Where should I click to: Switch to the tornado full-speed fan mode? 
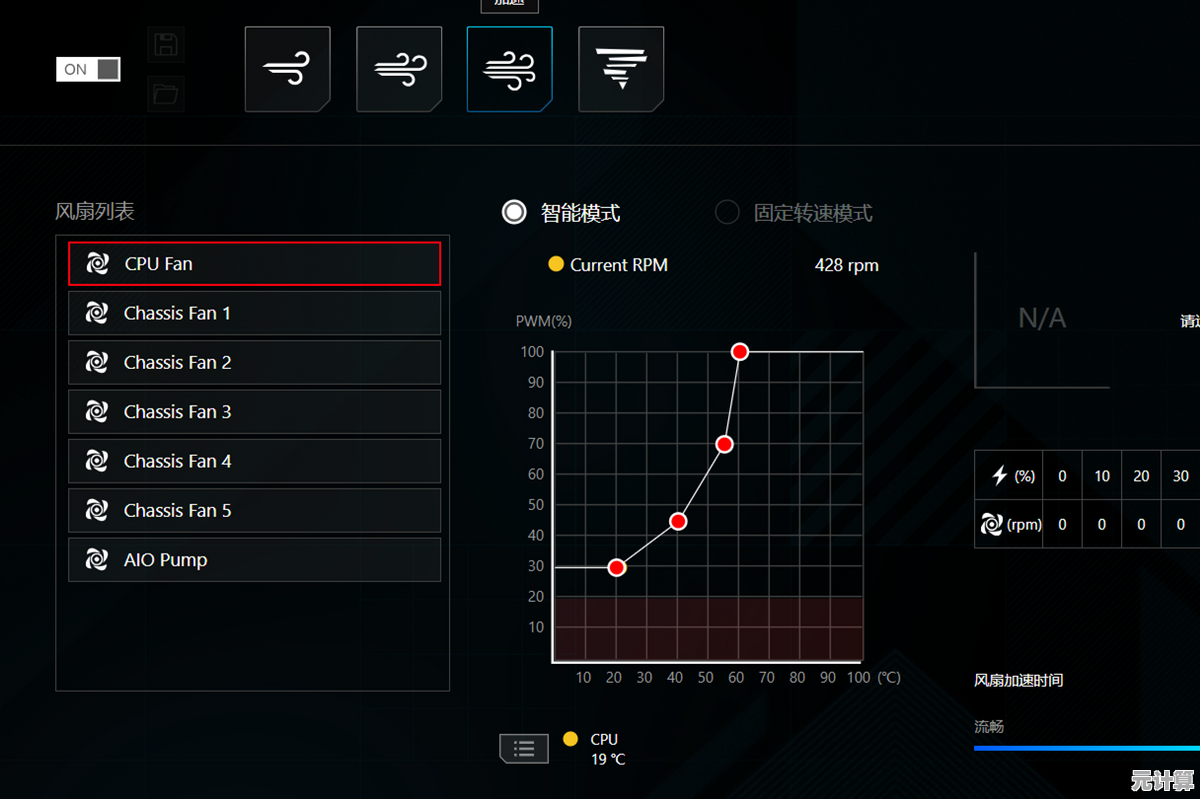[x=621, y=69]
